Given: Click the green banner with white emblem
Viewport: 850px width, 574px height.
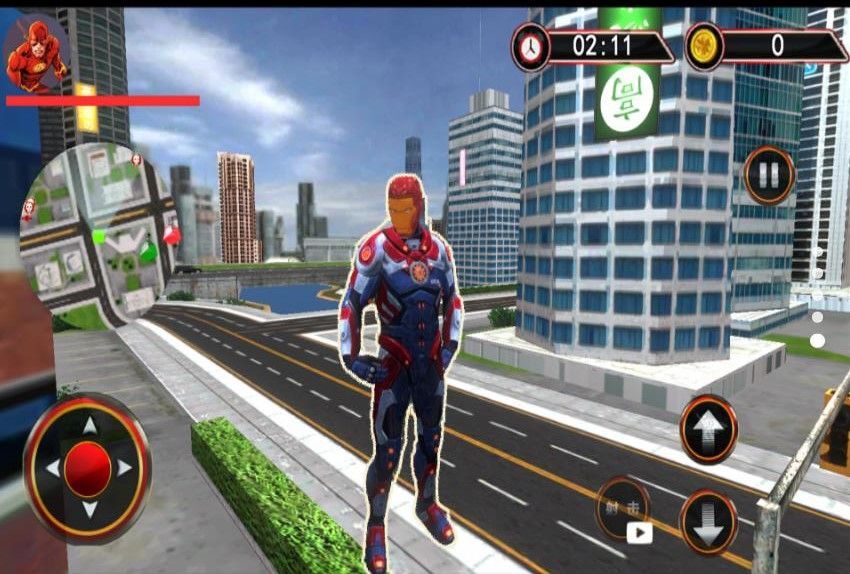Looking at the screenshot, I should pyautogui.click(x=626, y=98).
